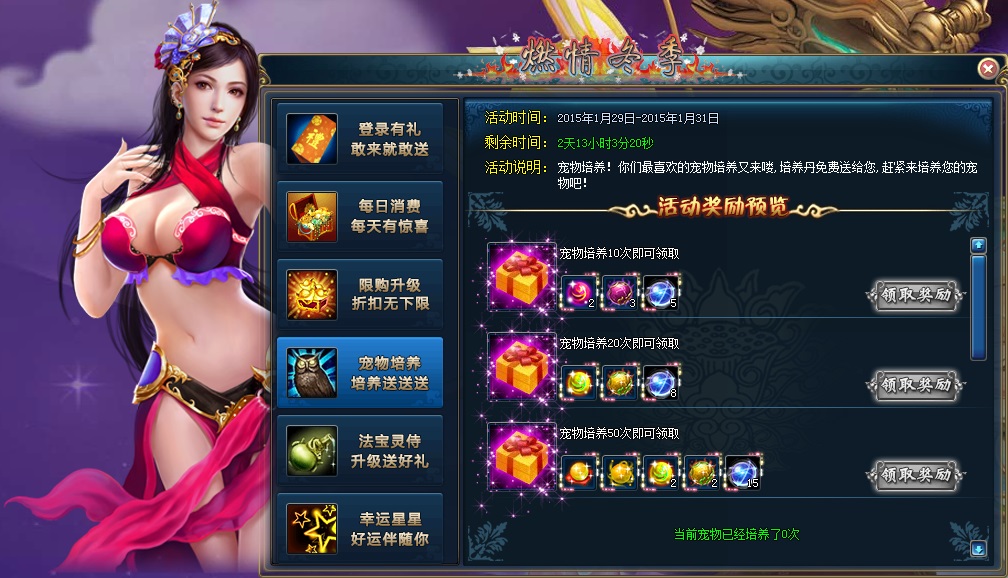Close the 燃情冬季 event window
The width and height of the screenshot is (1008, 578).
(x=988, y=68)
